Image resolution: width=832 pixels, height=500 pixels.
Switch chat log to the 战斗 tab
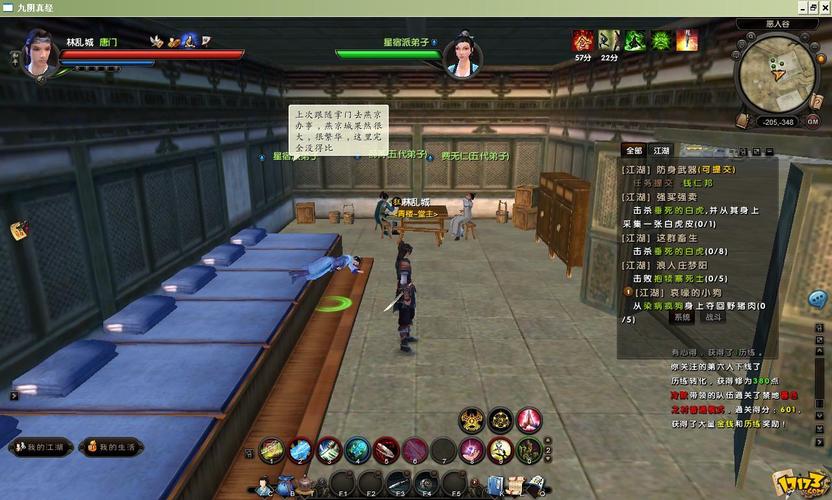713,317
